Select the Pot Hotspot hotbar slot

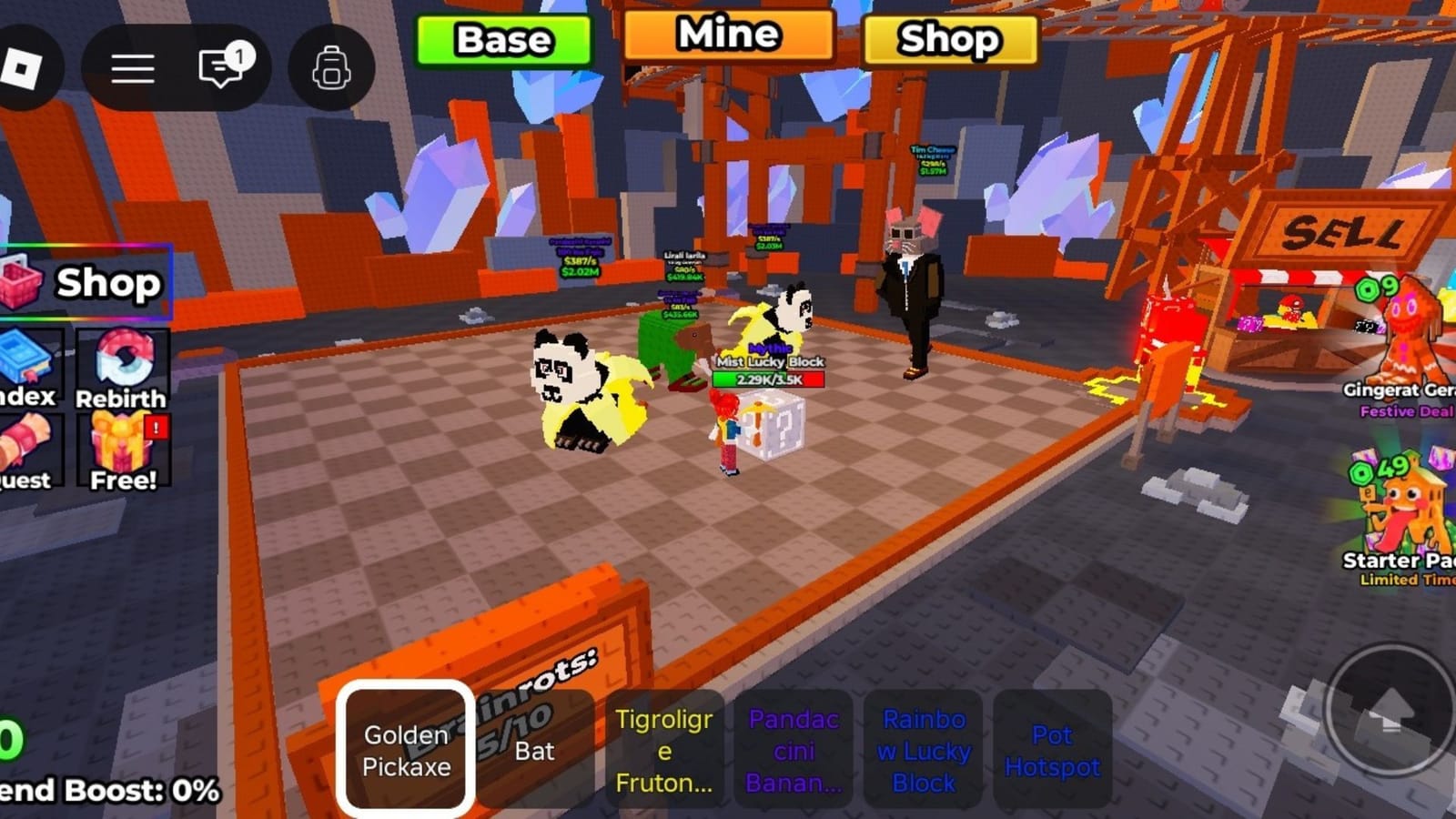pyautogui.click(x=1053, y=748)
